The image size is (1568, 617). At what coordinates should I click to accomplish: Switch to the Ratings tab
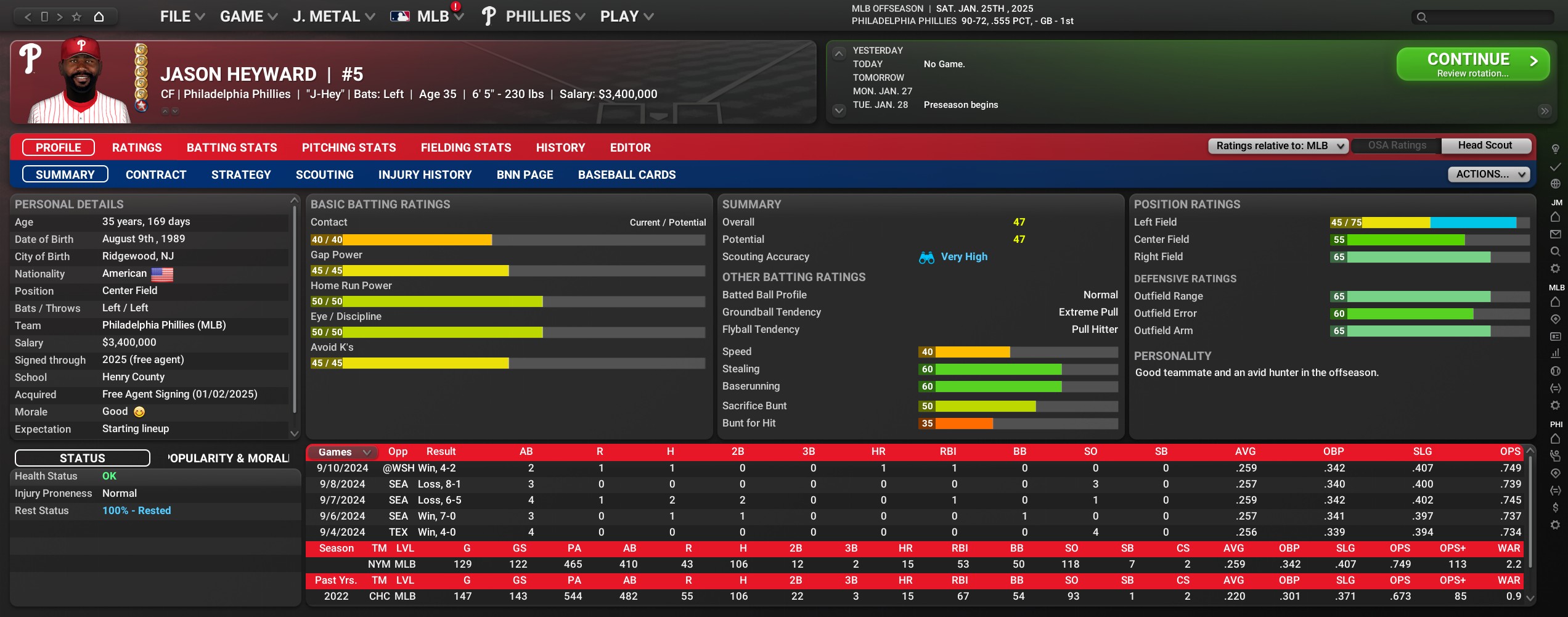click(137, 148)
